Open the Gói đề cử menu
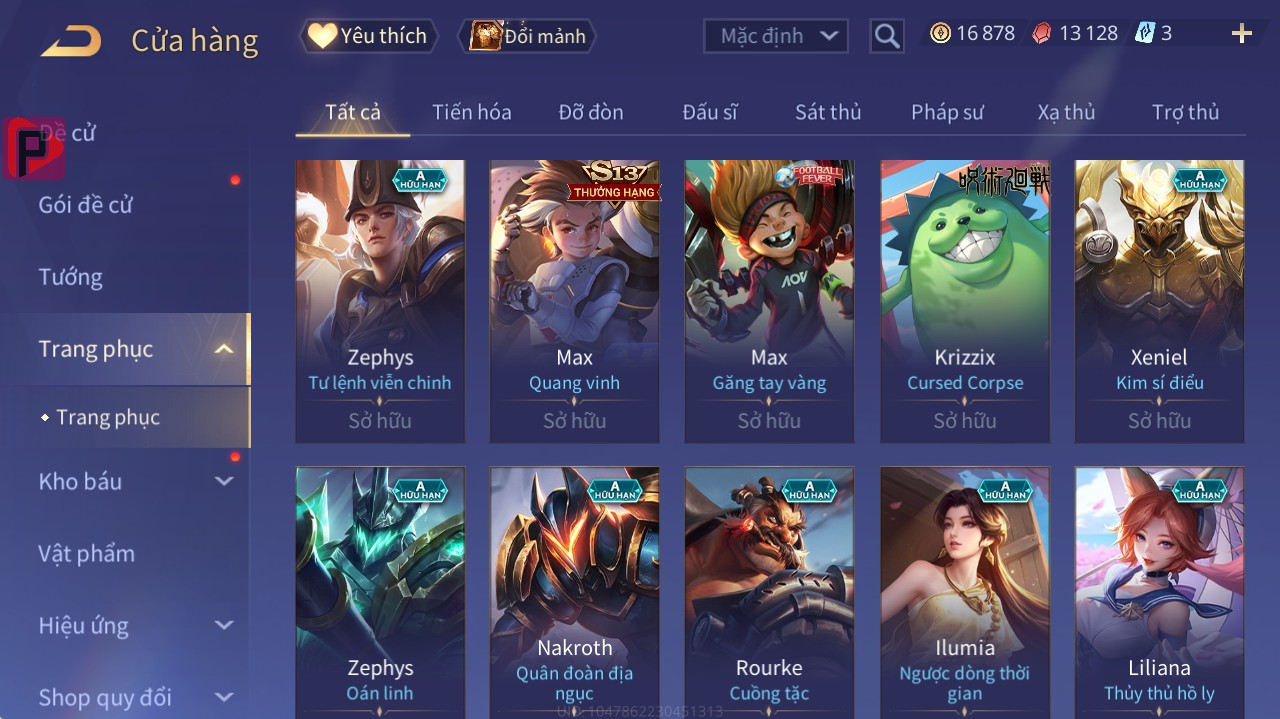The height and width of the screenshot is (719, 1280). 86,205
